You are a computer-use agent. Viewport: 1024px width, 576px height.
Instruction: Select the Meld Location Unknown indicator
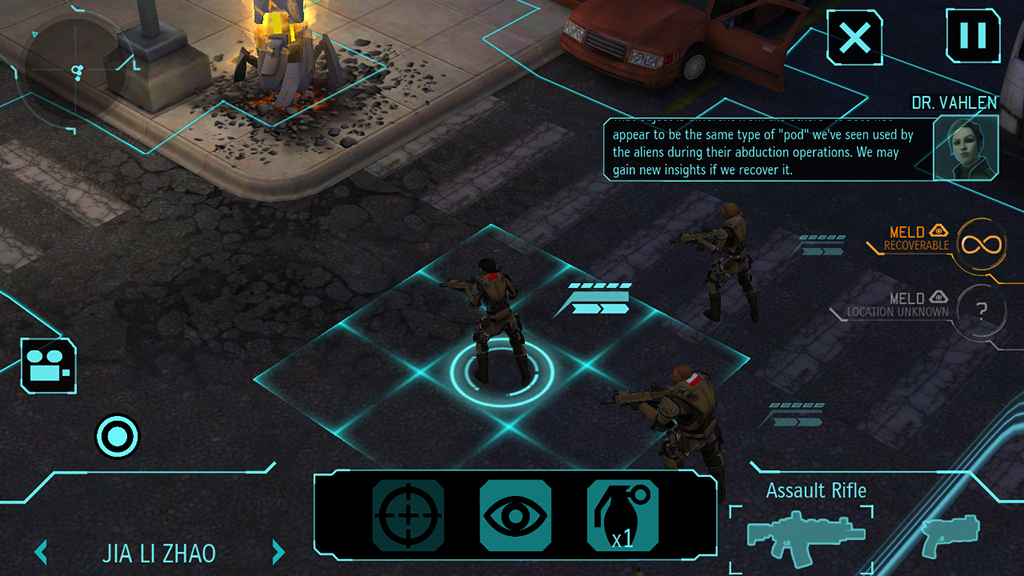pyautogui.click(x=981, y=311)
